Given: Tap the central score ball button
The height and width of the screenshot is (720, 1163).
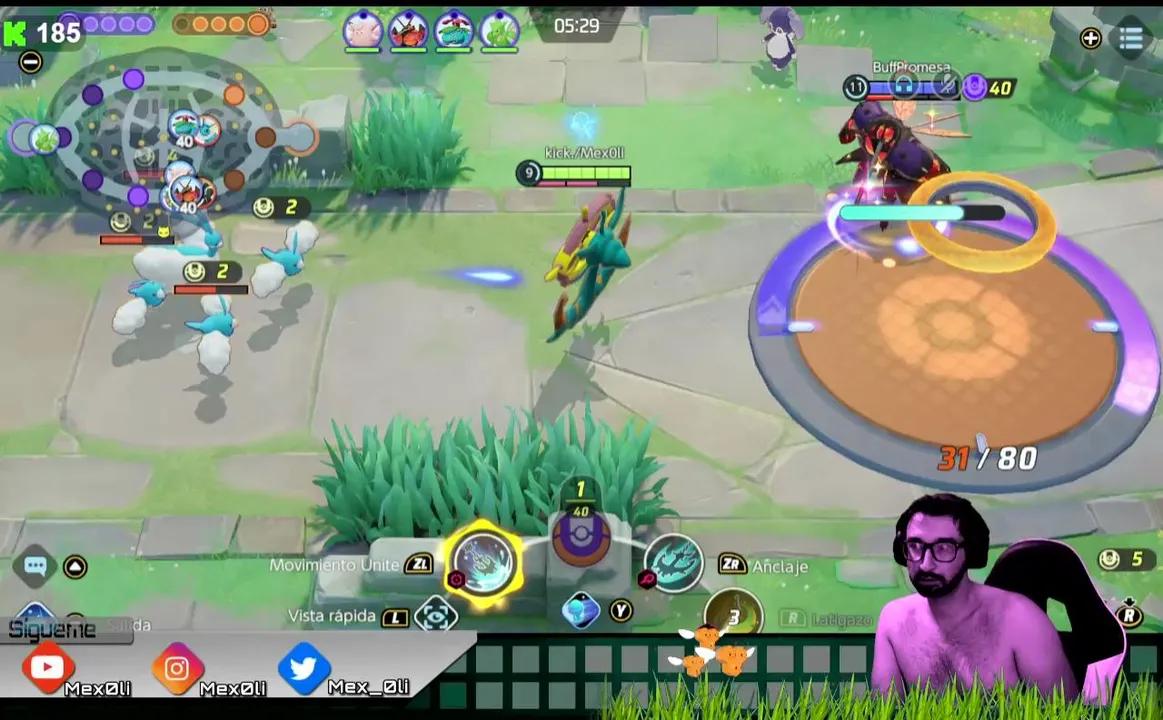Looking at the screenshot, I should pyautogui.click(x=581, y=539).
